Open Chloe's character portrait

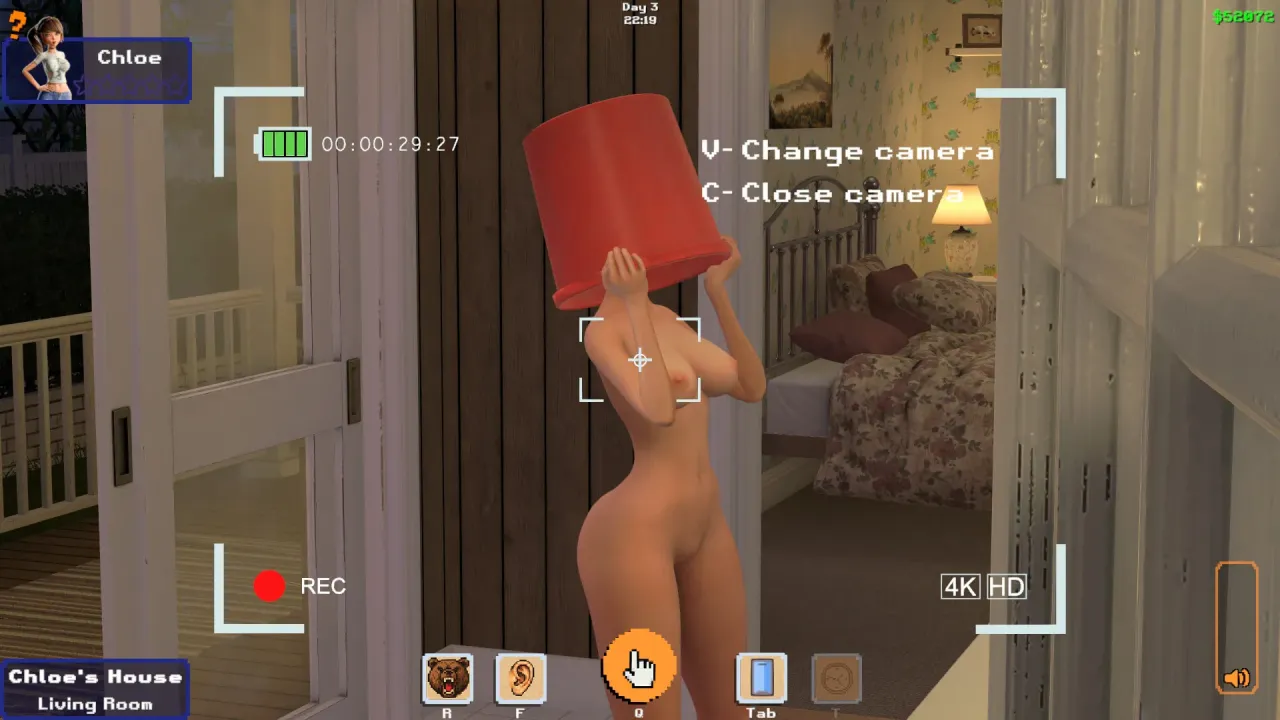(x=45, y=68)
